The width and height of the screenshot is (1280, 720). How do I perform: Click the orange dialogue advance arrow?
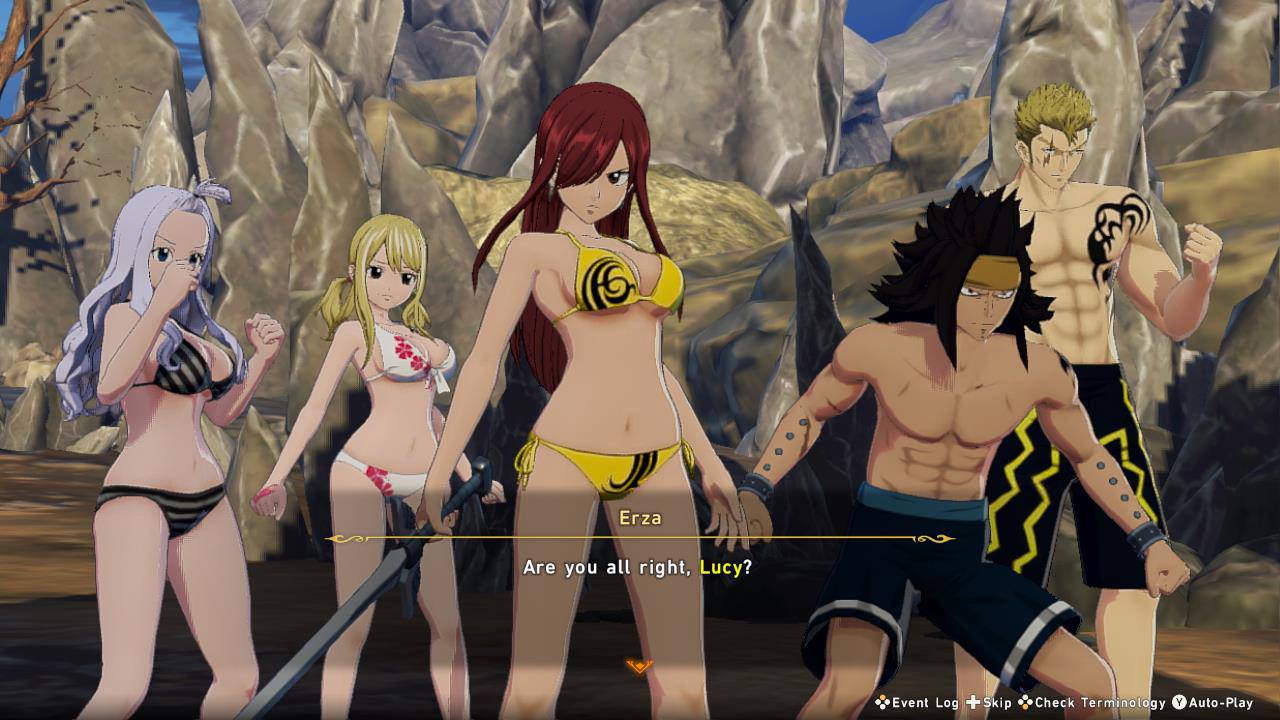638,662
